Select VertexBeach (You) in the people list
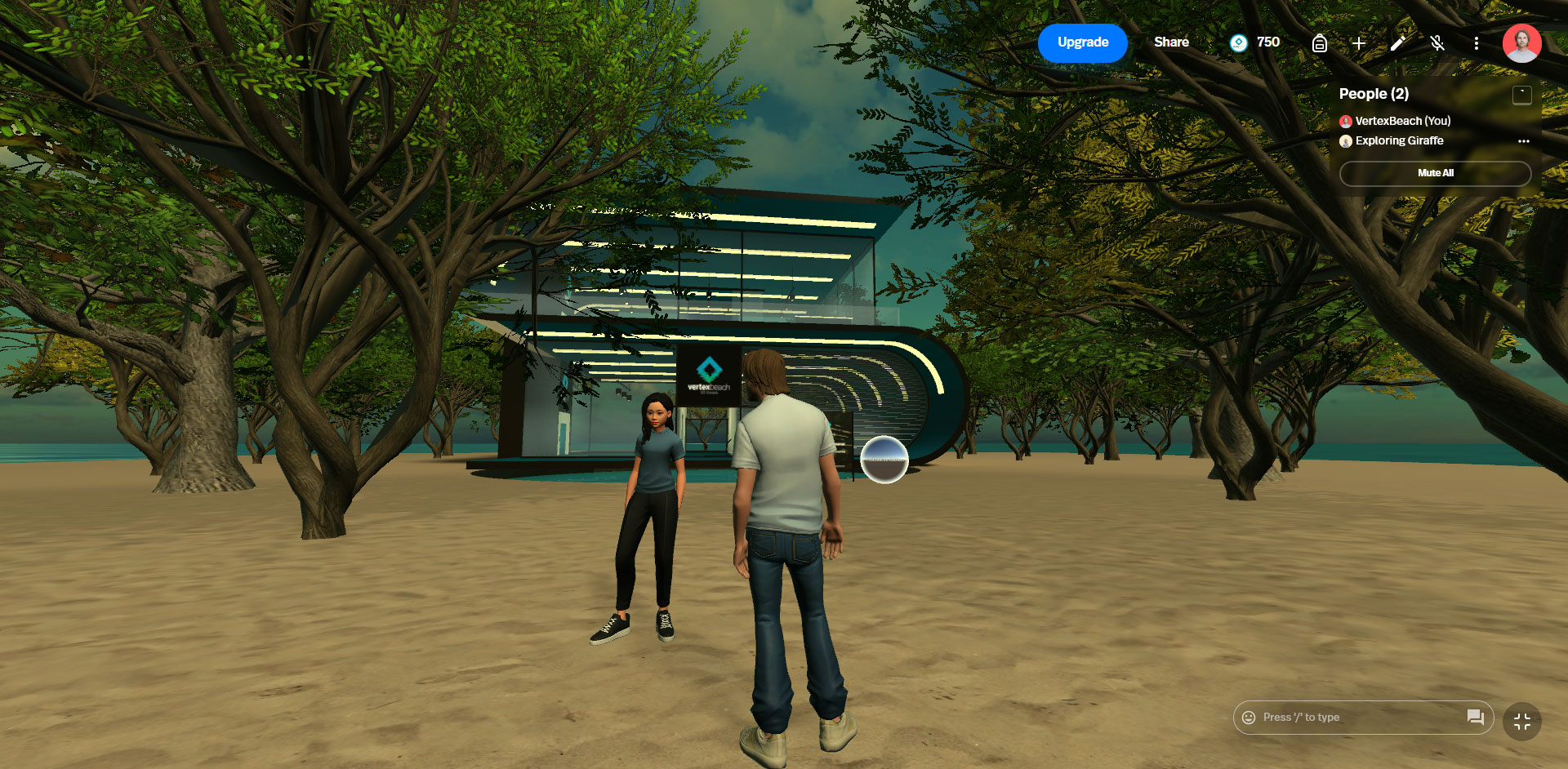Viewport: 1568px width, 769px height. click(1402, 121)
